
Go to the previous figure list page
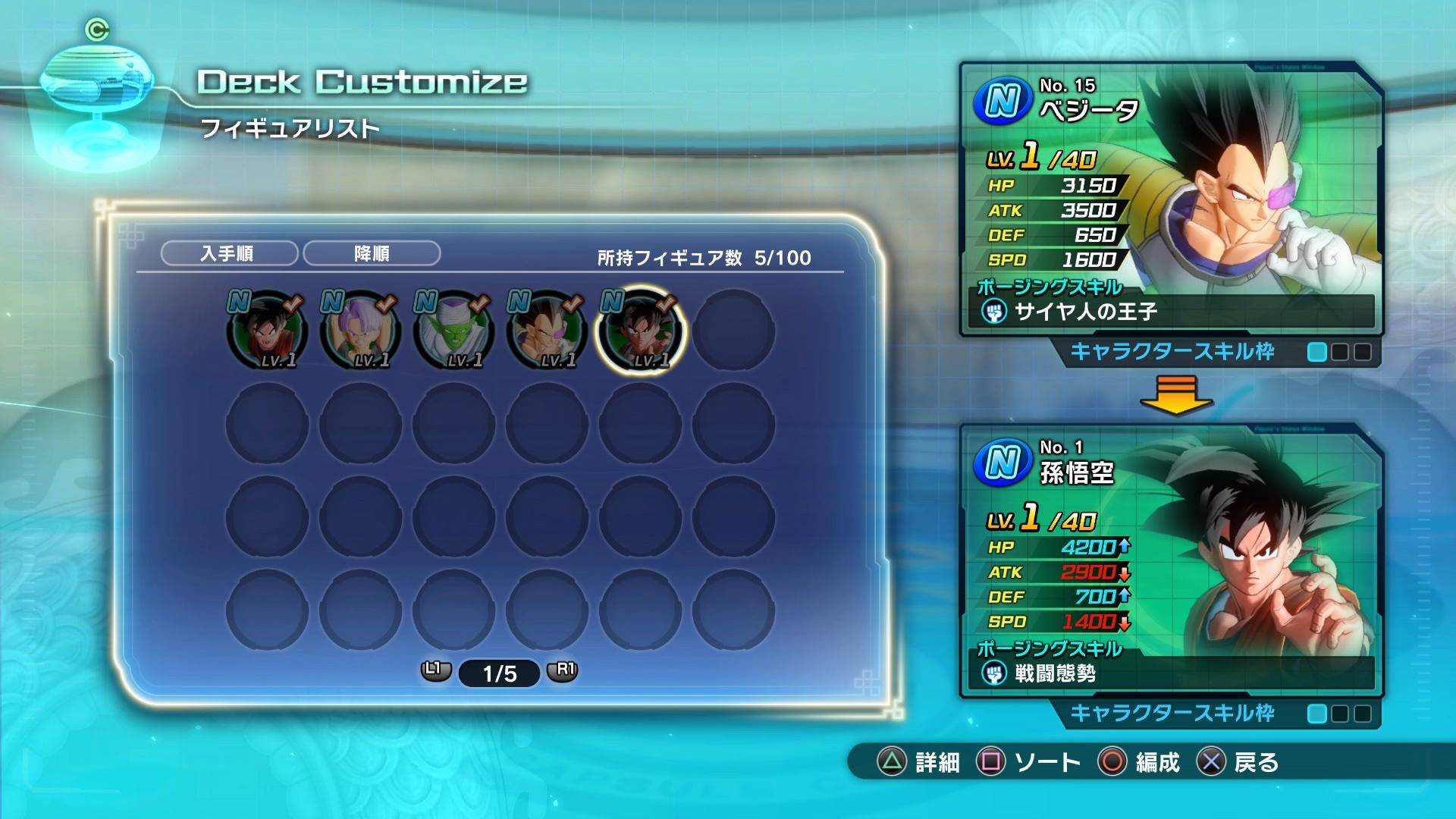(x=435, y=670)
